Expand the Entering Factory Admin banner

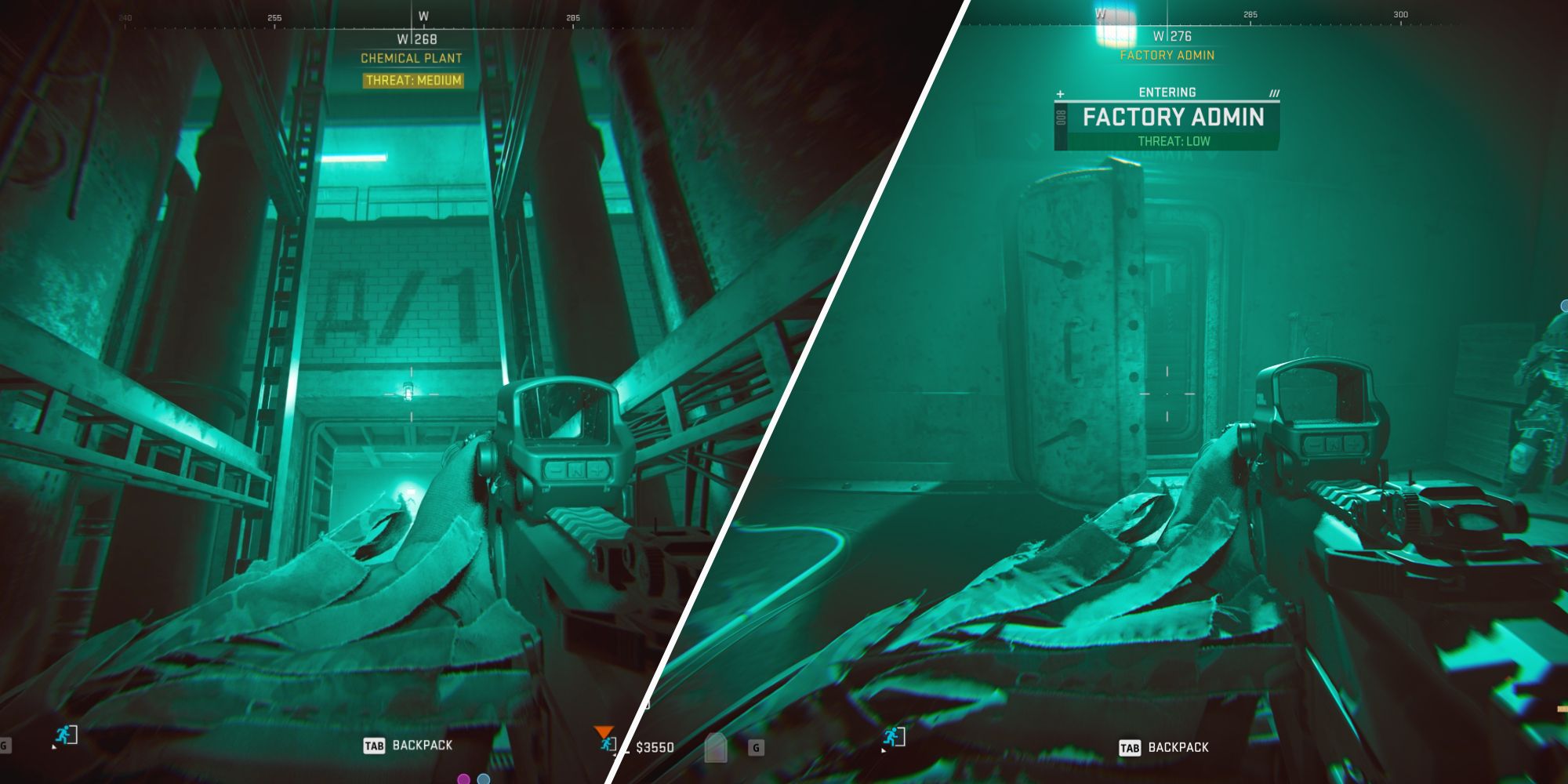[x=1172, y=116]
